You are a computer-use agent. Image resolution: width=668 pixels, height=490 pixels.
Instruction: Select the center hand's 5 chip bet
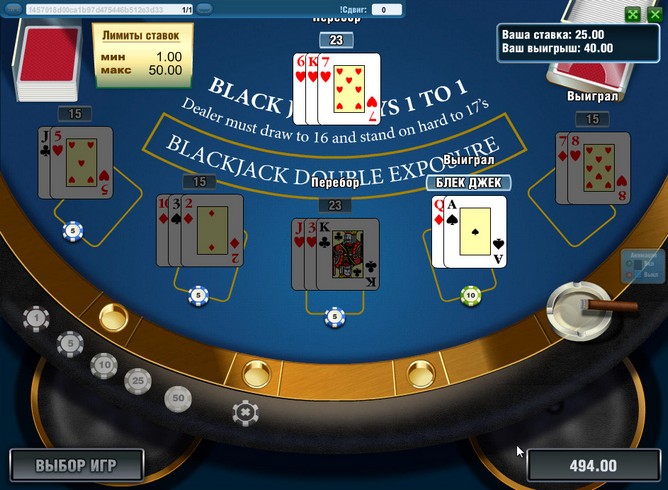334,317
